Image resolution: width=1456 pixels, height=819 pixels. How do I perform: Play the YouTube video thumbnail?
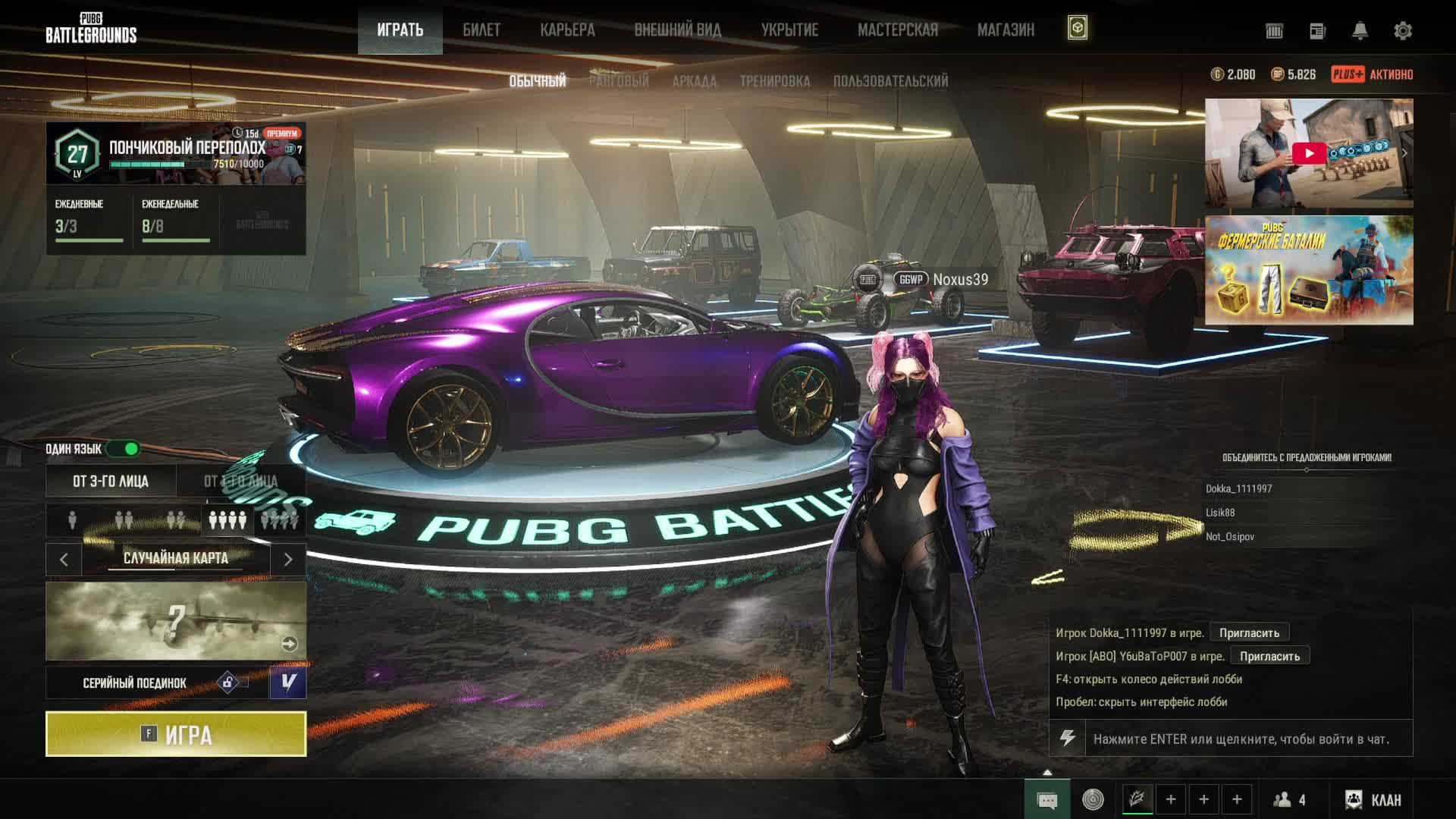1309,153
